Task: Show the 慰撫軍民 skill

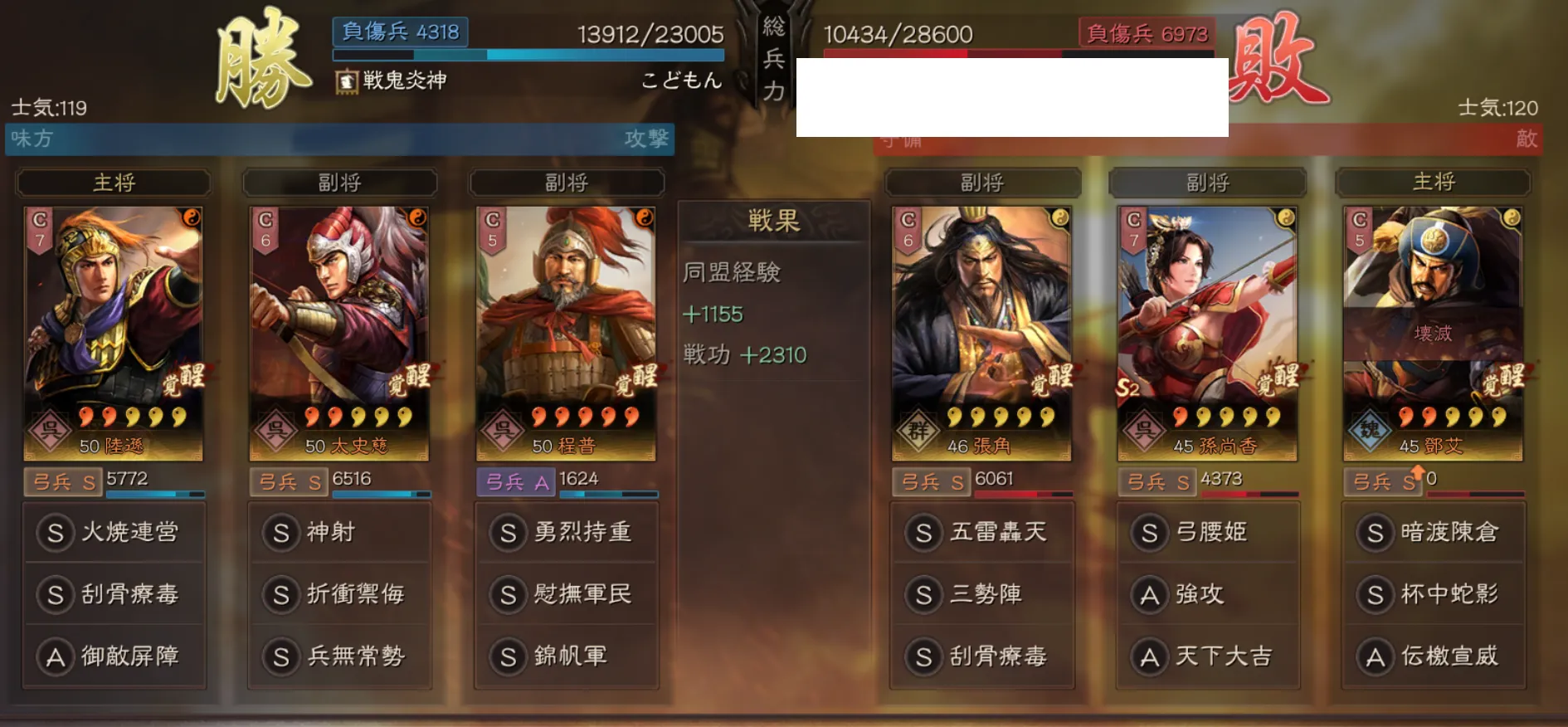Action: pyautogui.click(x=567, y=594)
